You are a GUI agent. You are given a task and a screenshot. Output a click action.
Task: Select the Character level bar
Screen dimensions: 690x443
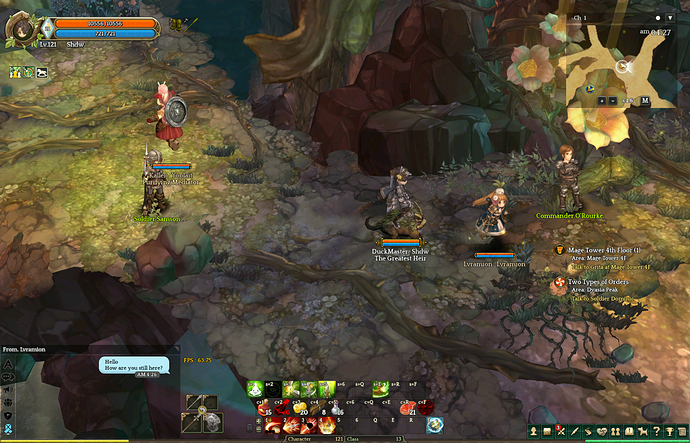pos(302,439)
